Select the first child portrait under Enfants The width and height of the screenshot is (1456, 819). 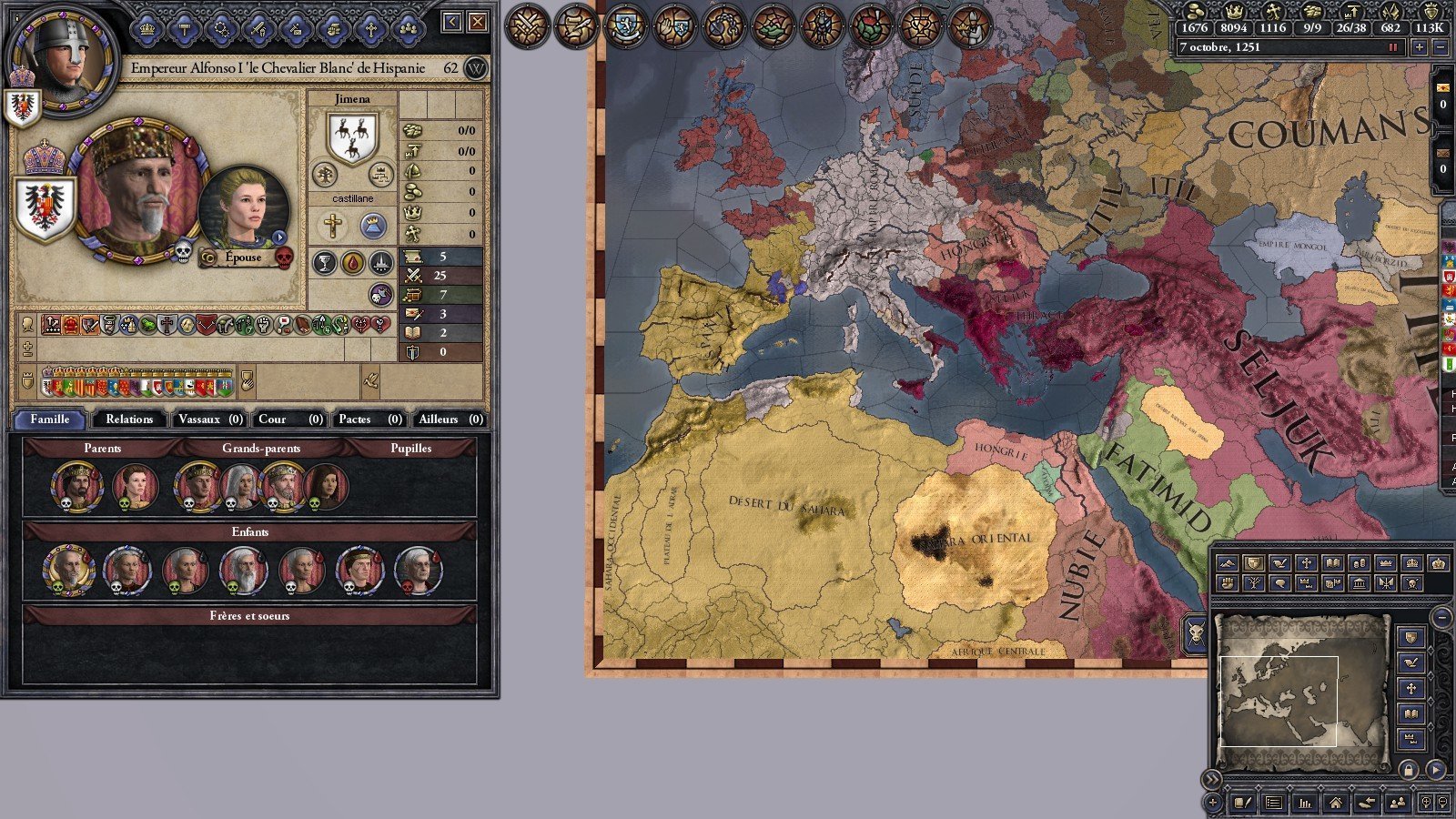click(68, 570)
